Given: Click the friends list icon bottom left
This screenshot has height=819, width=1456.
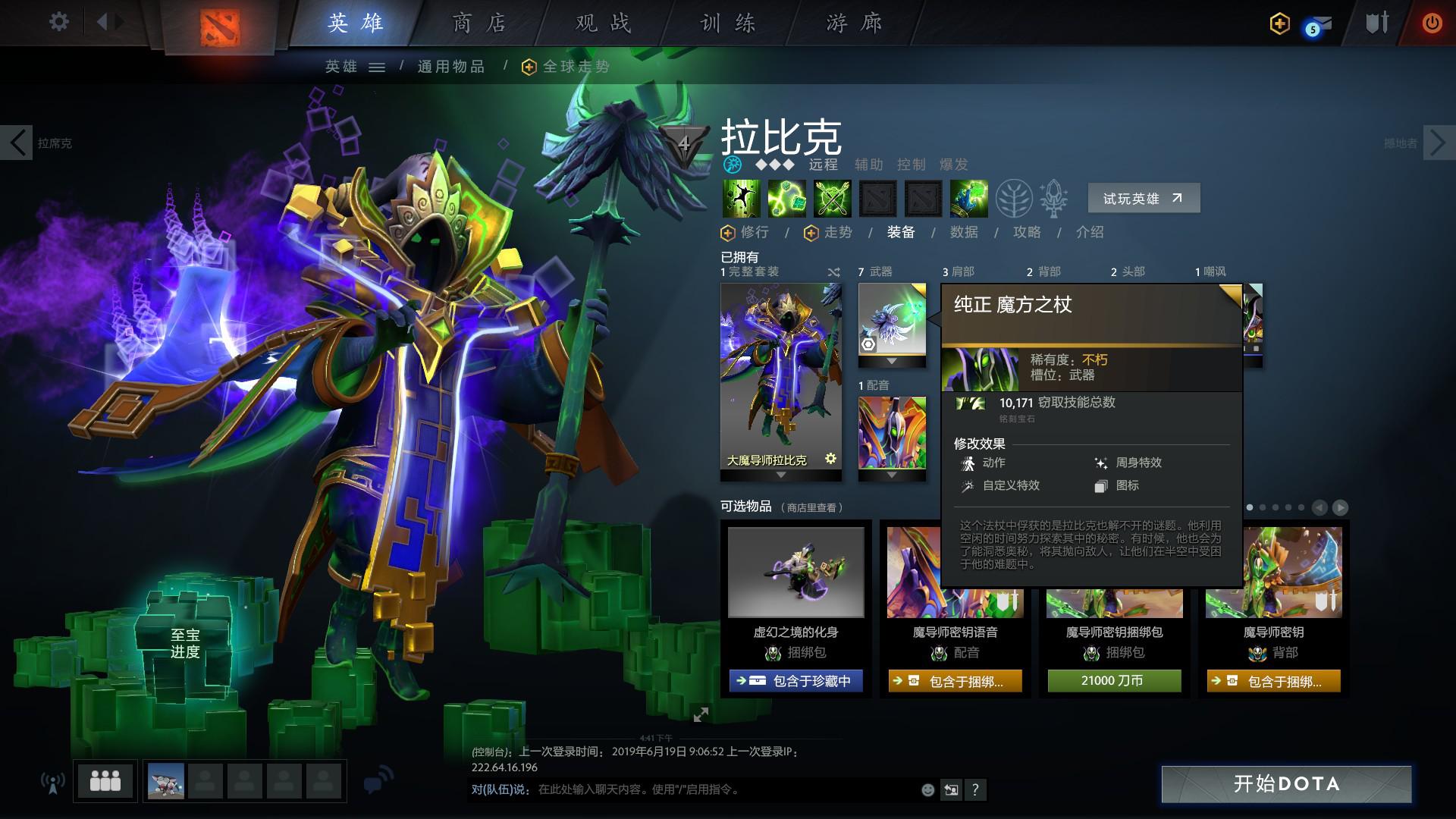Looking at the screenshot, I should tap(104, 780).
